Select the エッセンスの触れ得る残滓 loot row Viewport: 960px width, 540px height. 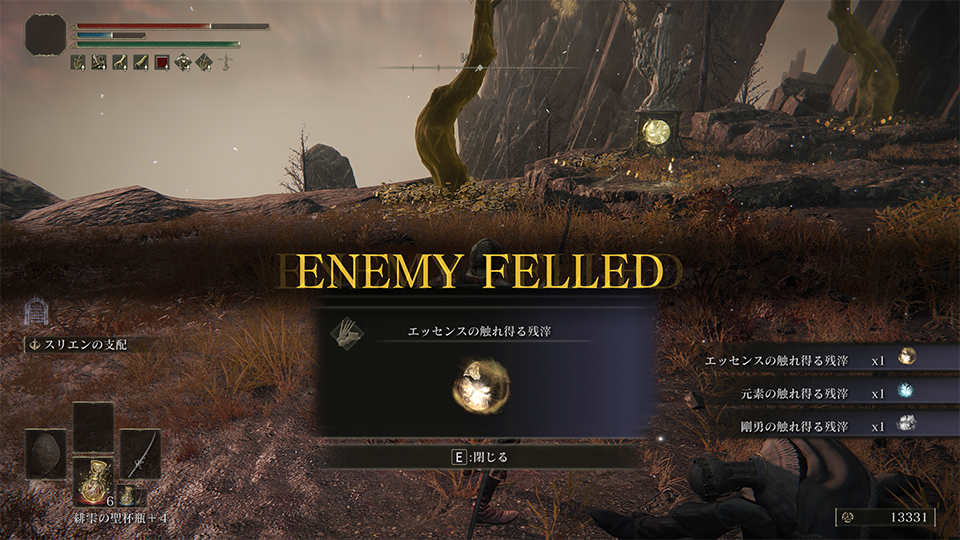click(810, 358)
